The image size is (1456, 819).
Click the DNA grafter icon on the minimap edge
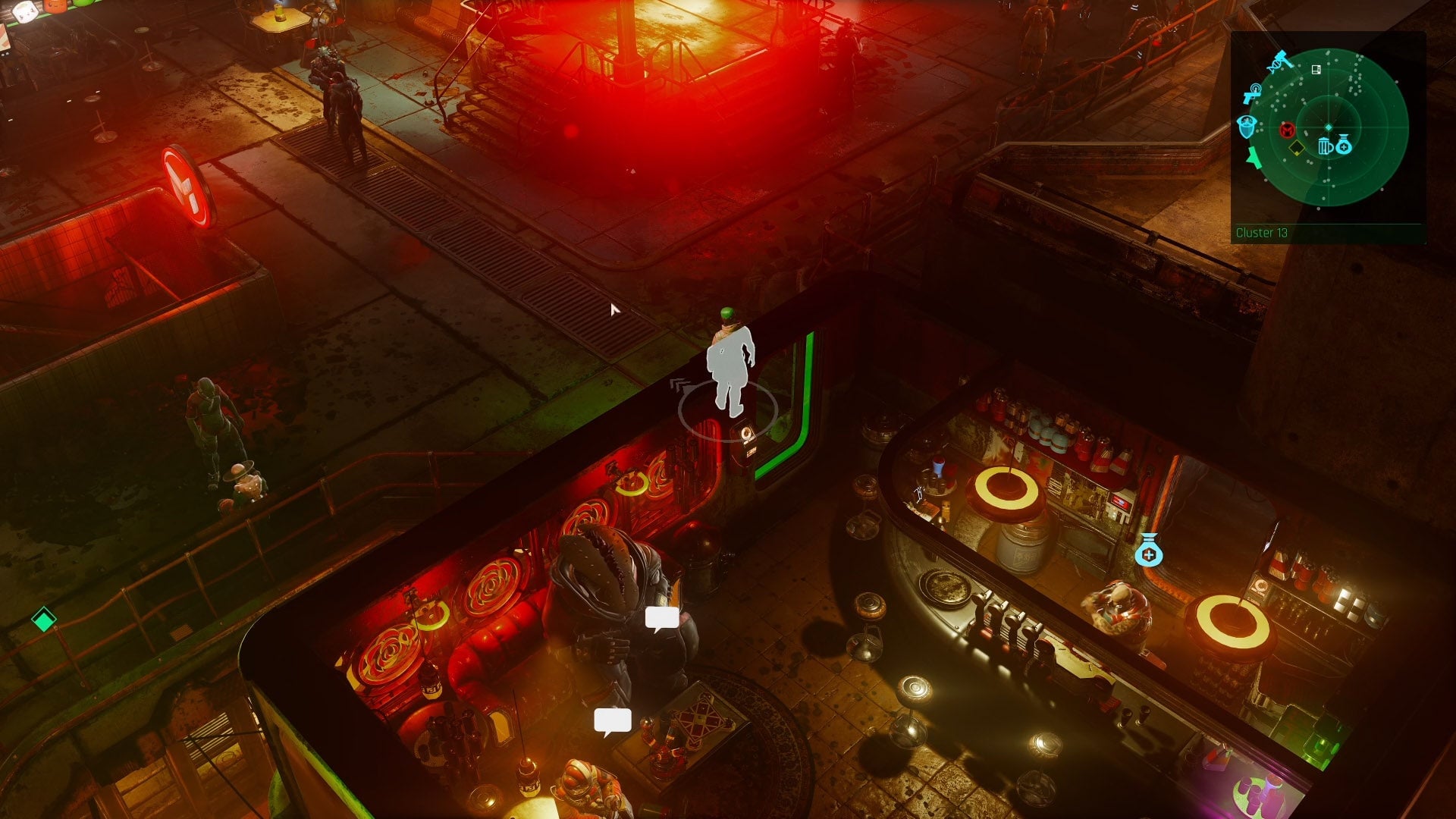tap(1275, 67)
